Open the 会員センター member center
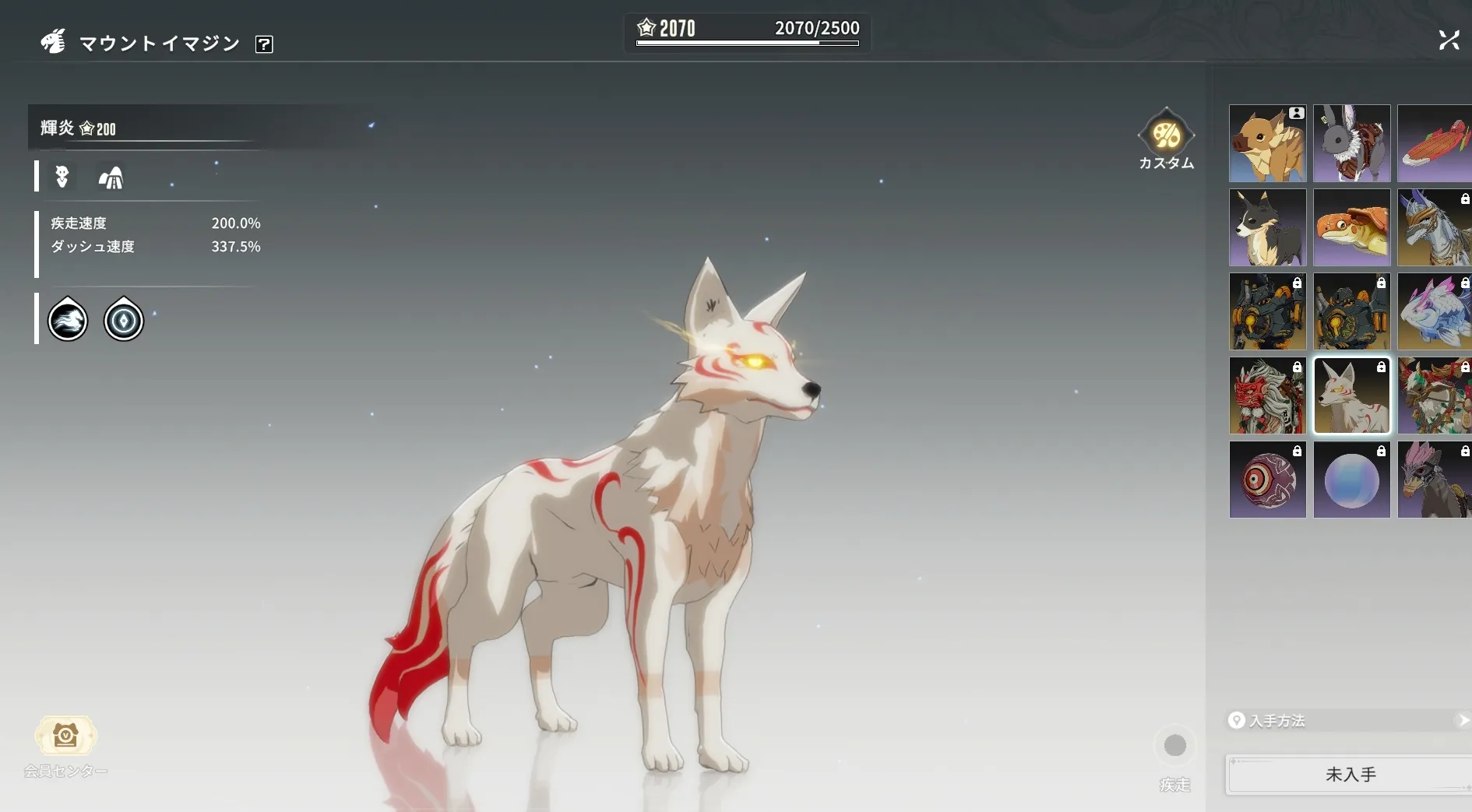Screen dimensions: 1472x812 tap(65, 737)
